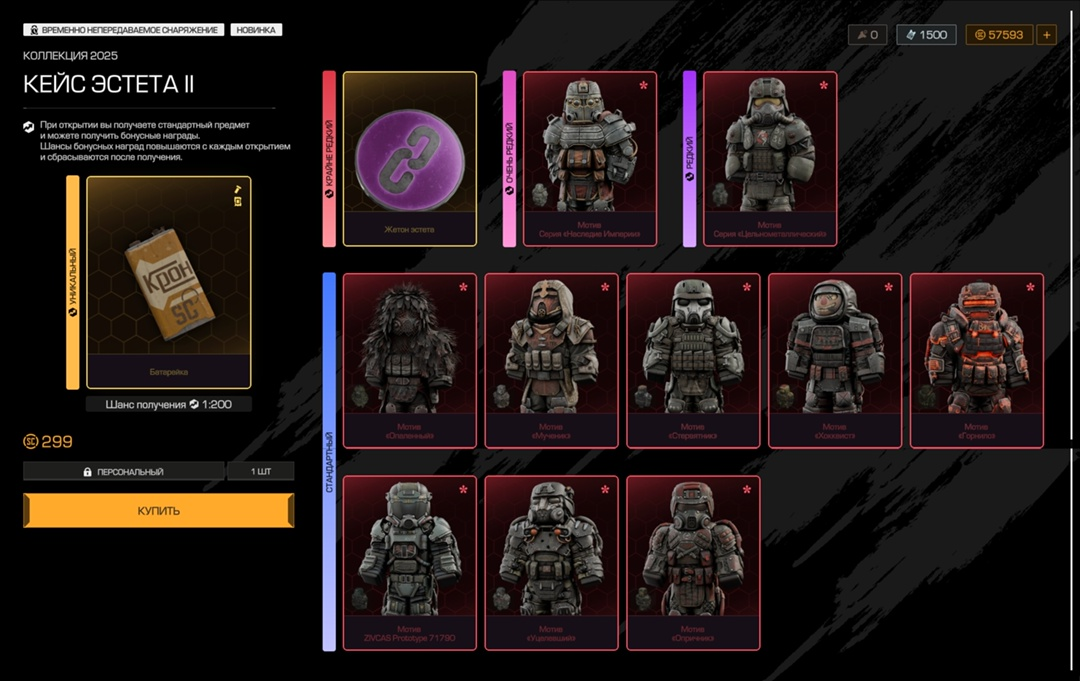Image resolution: width=1080 pixels, height=681 pixels.
Task: Open the Персональный lock dropdown
Action: click(124, 471)
